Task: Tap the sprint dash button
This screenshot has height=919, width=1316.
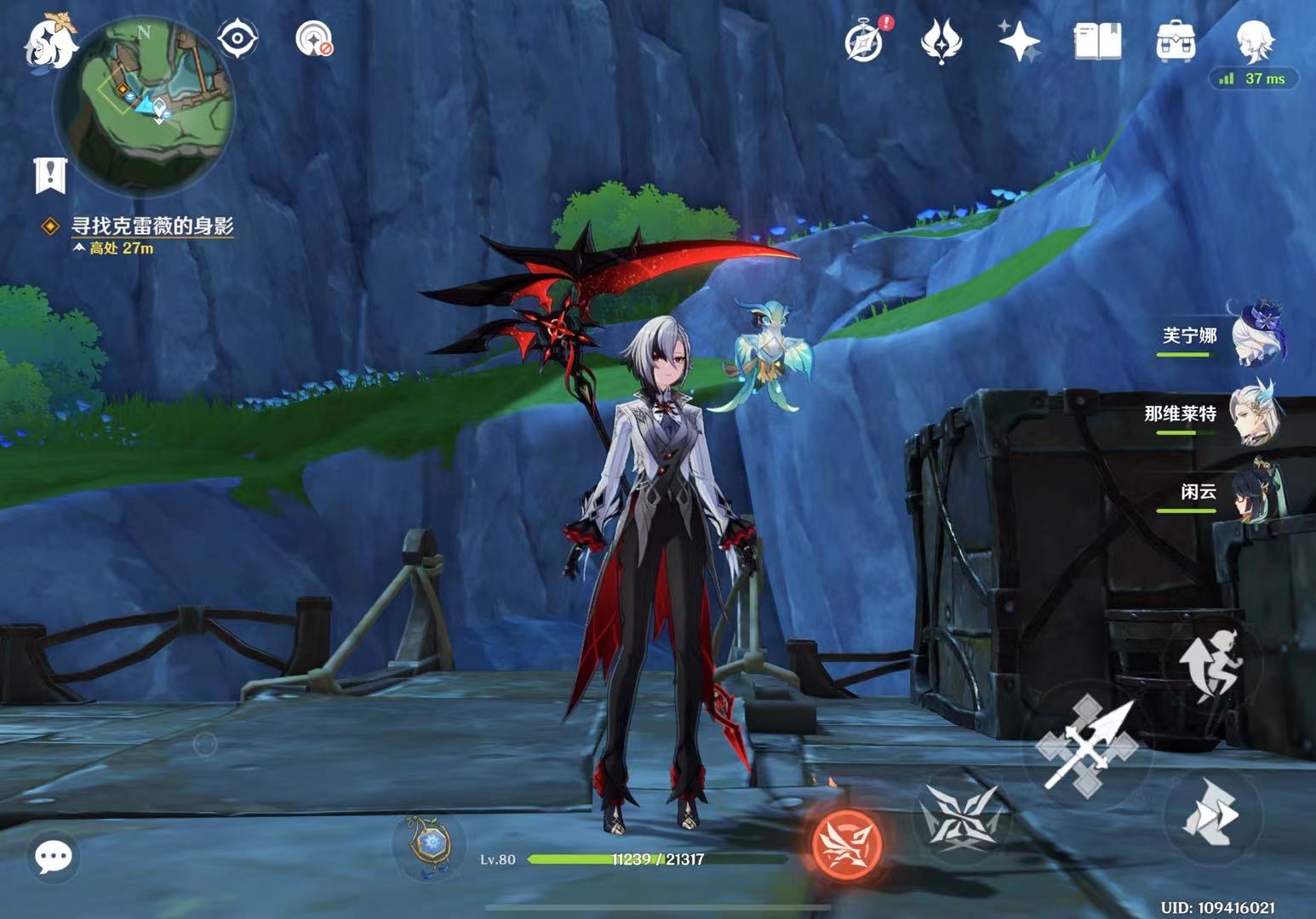Action: (x=1211, y=812)
